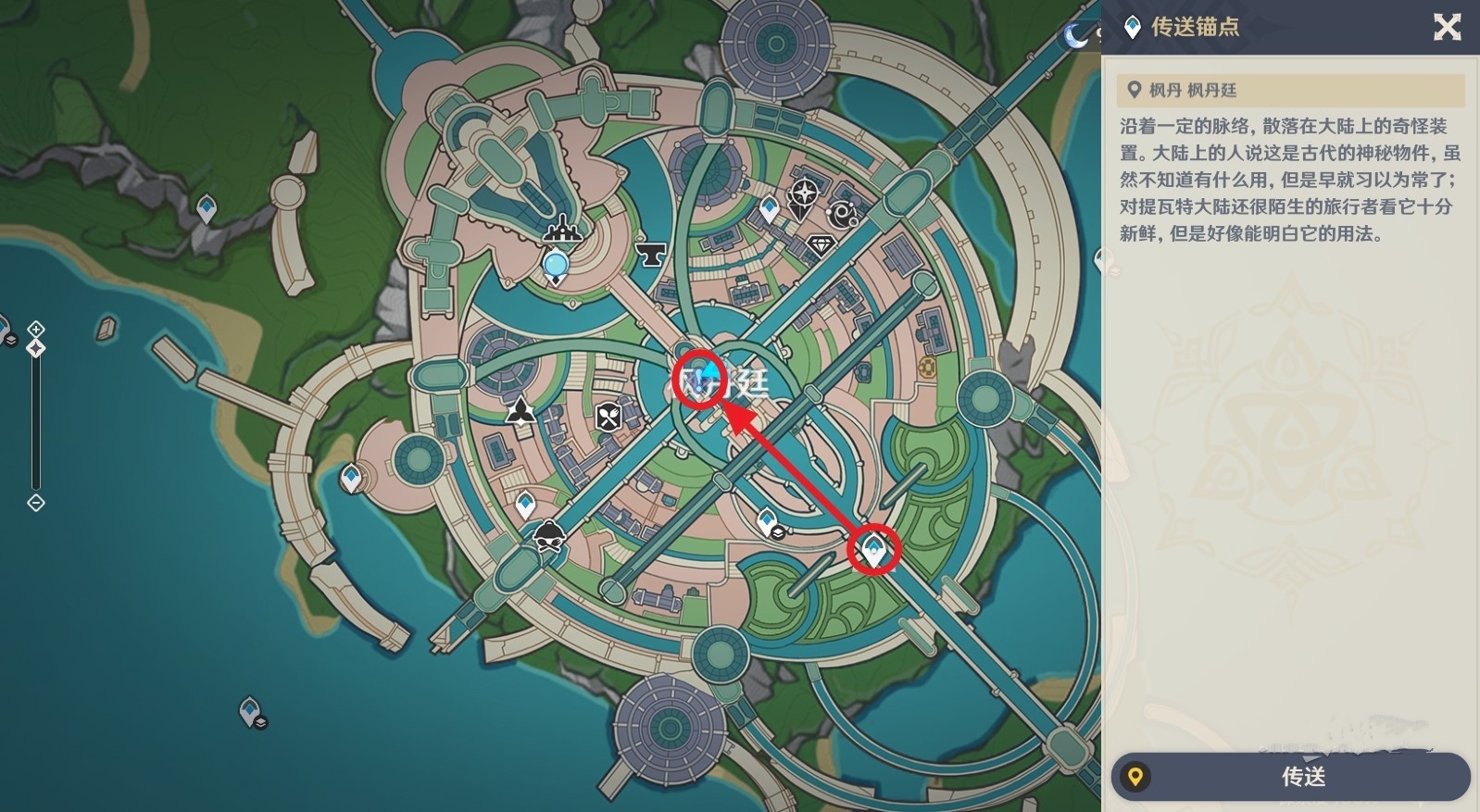Viewport: 1480px width, 812px height.
Task: Select the three-leaf emblem map marker
Action: click(521, 408)
